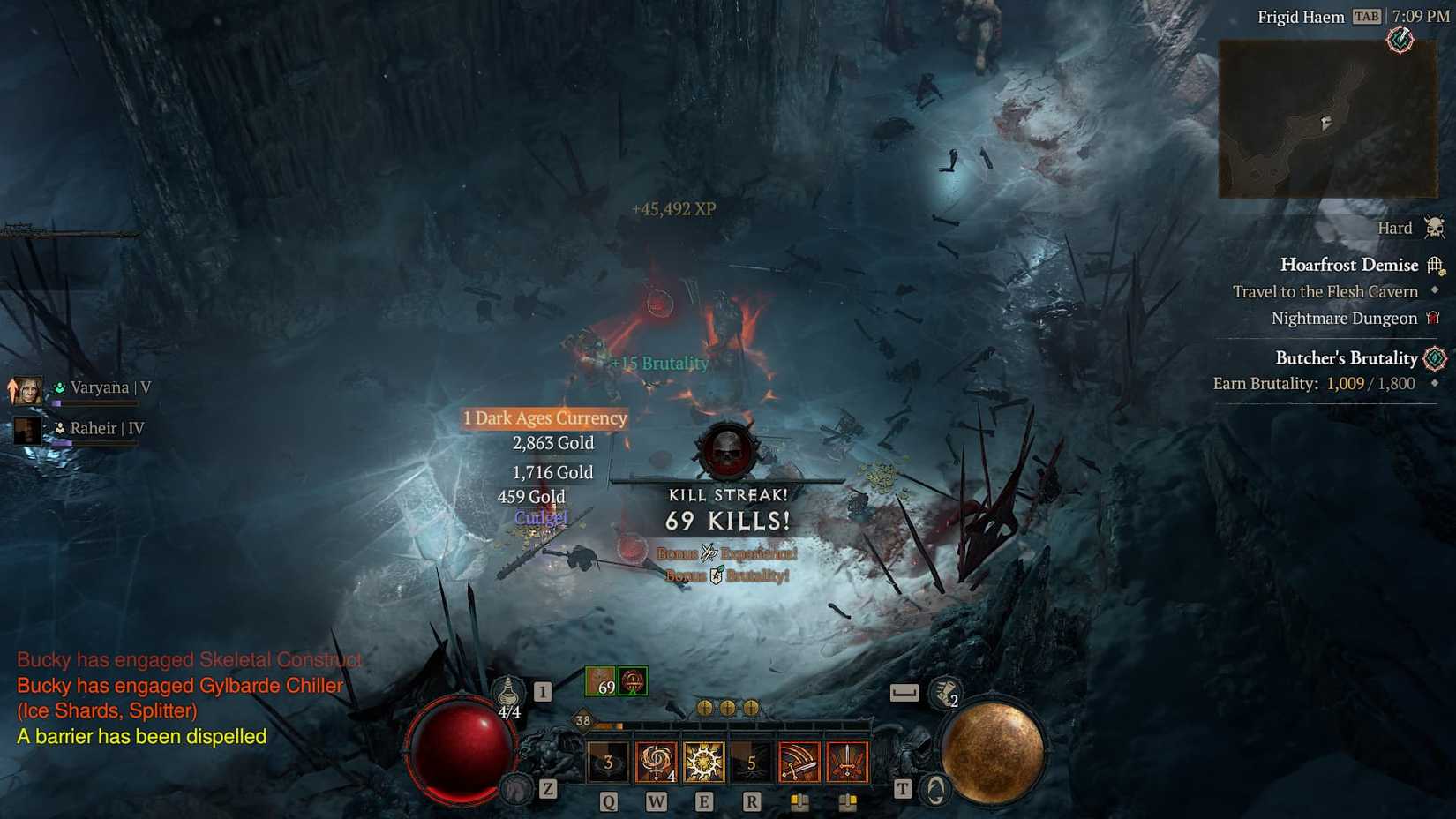Click the Earn Brutality 1,009/1,800 objective

(1314, 383)
